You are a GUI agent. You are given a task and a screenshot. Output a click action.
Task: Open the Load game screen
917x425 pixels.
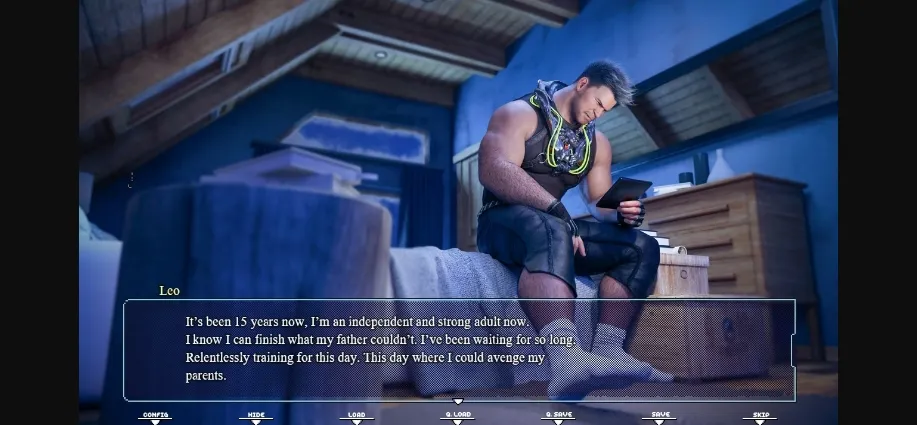[356, 415]
